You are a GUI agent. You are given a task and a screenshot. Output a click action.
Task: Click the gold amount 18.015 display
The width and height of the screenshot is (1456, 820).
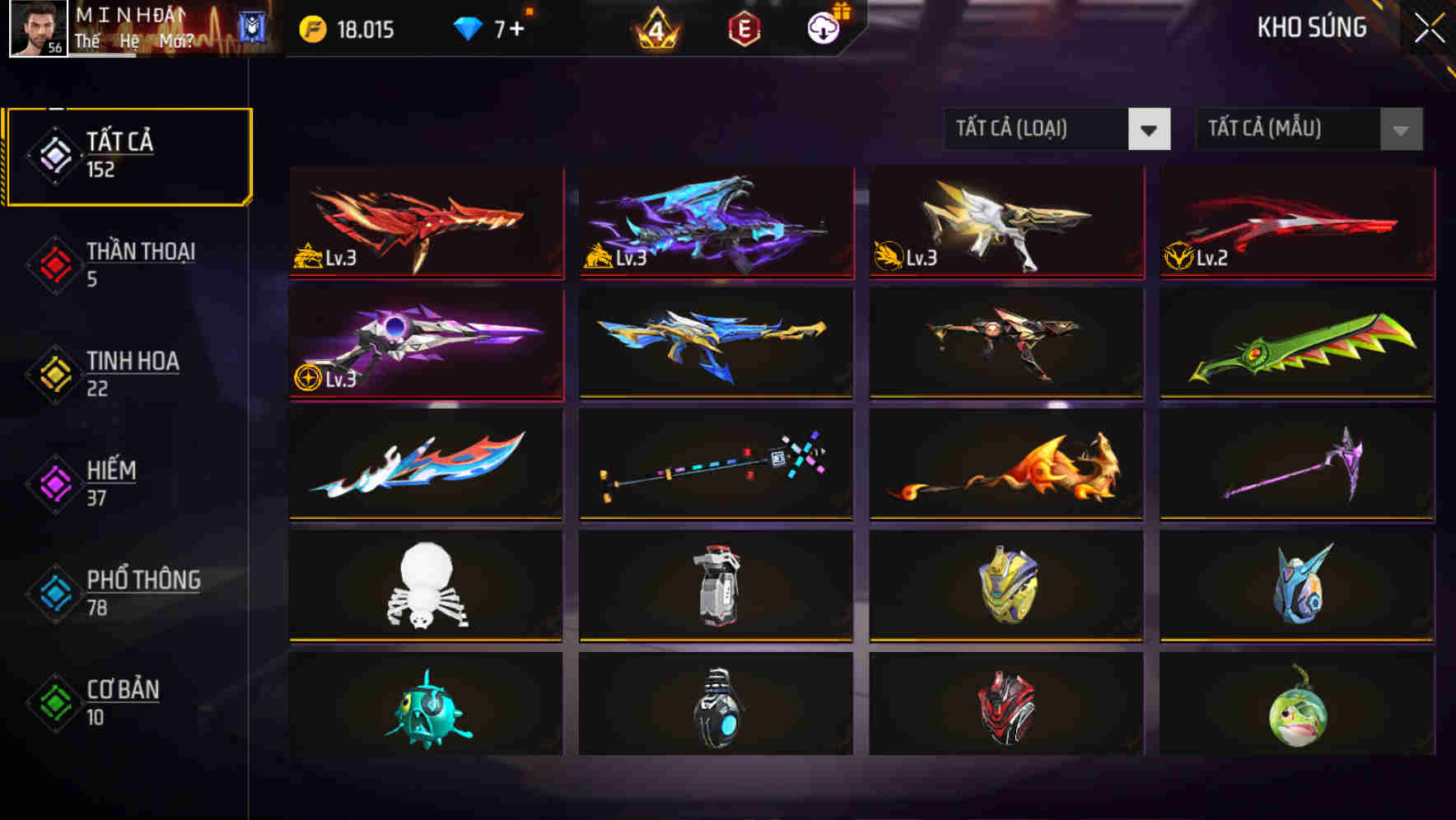[x=366, y=27]
